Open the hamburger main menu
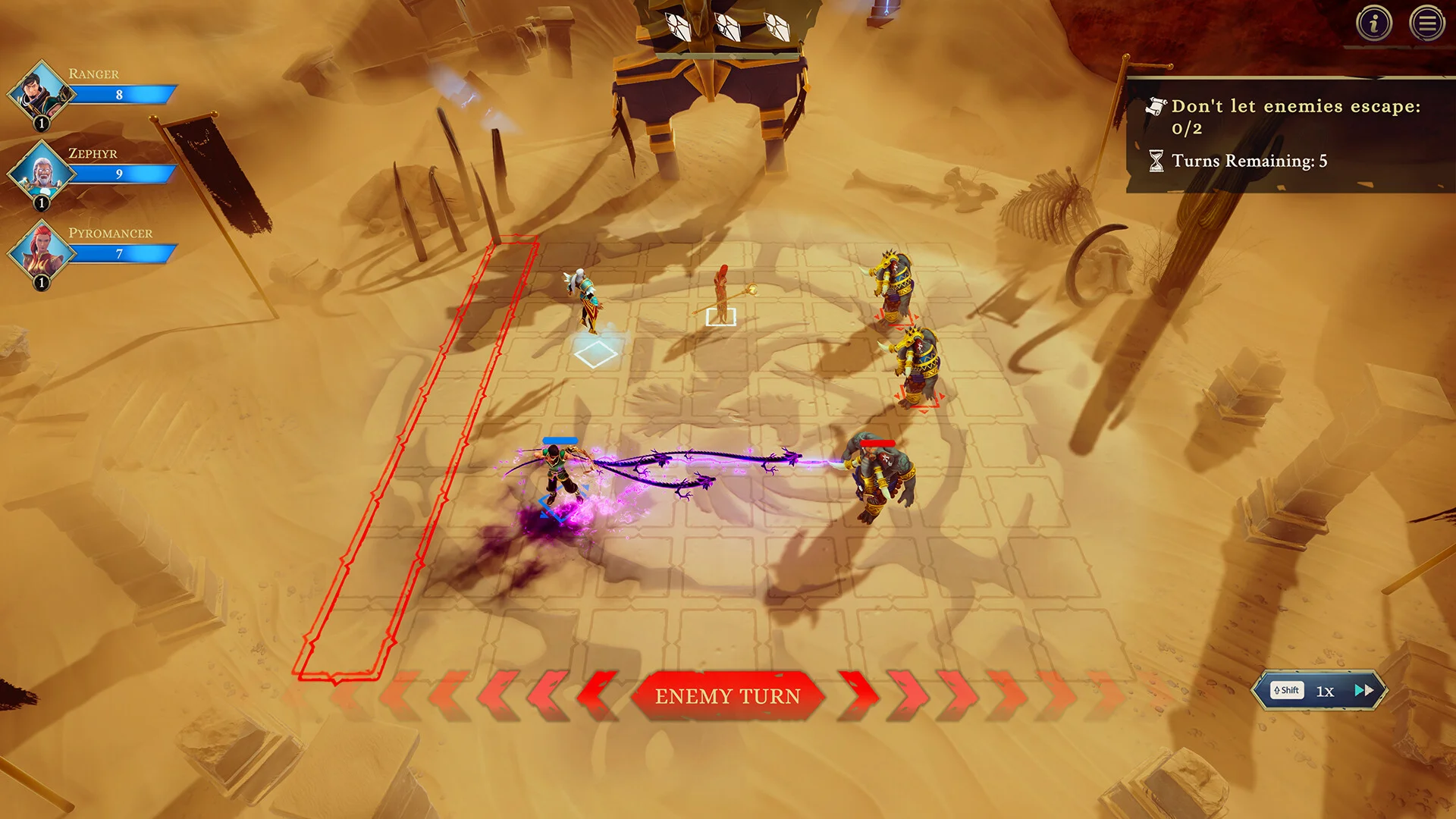The height and width of the screenshot is (819, 1456). (x=1426, y=24)
